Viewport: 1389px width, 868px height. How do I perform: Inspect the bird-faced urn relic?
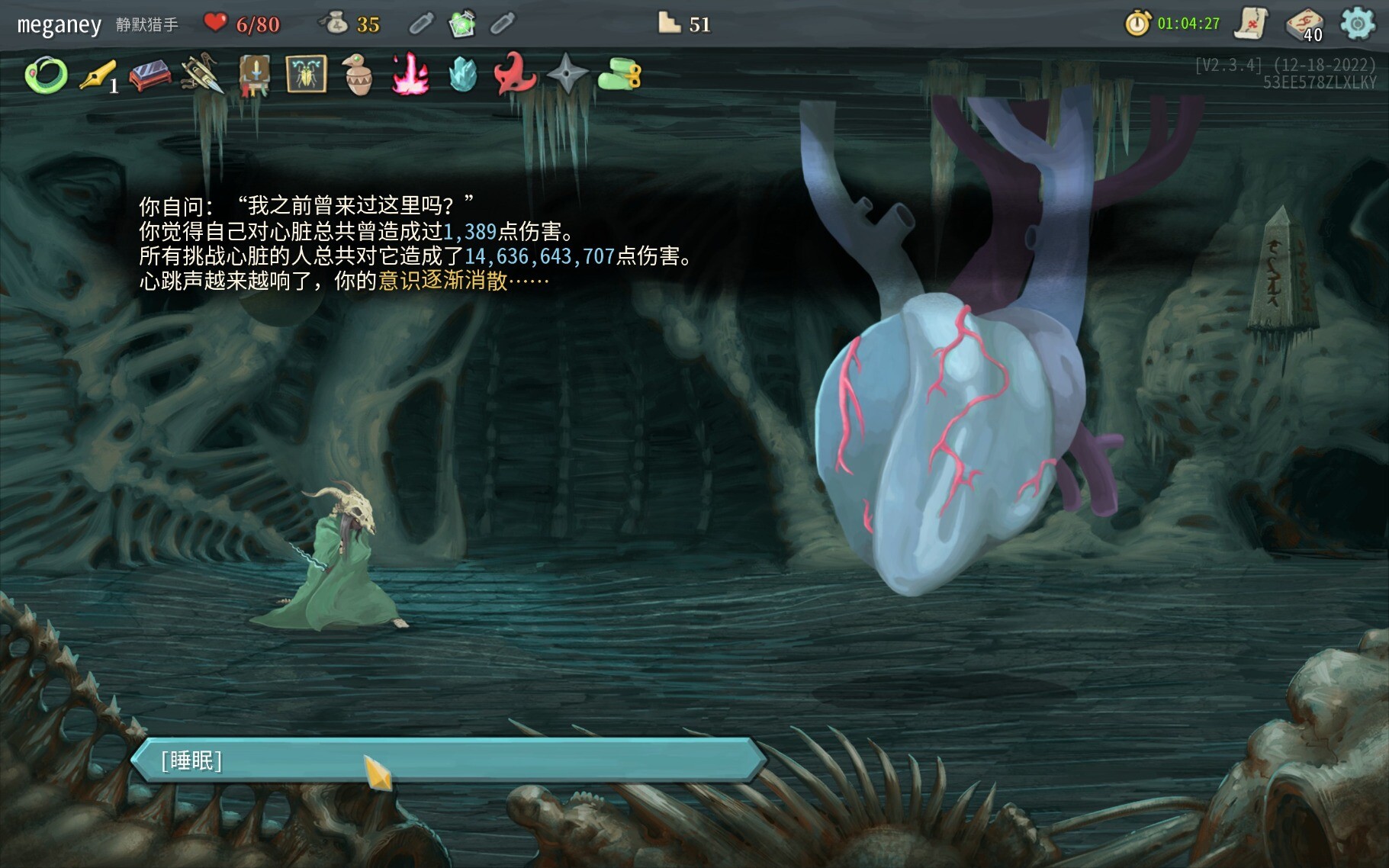click(357, 76)
